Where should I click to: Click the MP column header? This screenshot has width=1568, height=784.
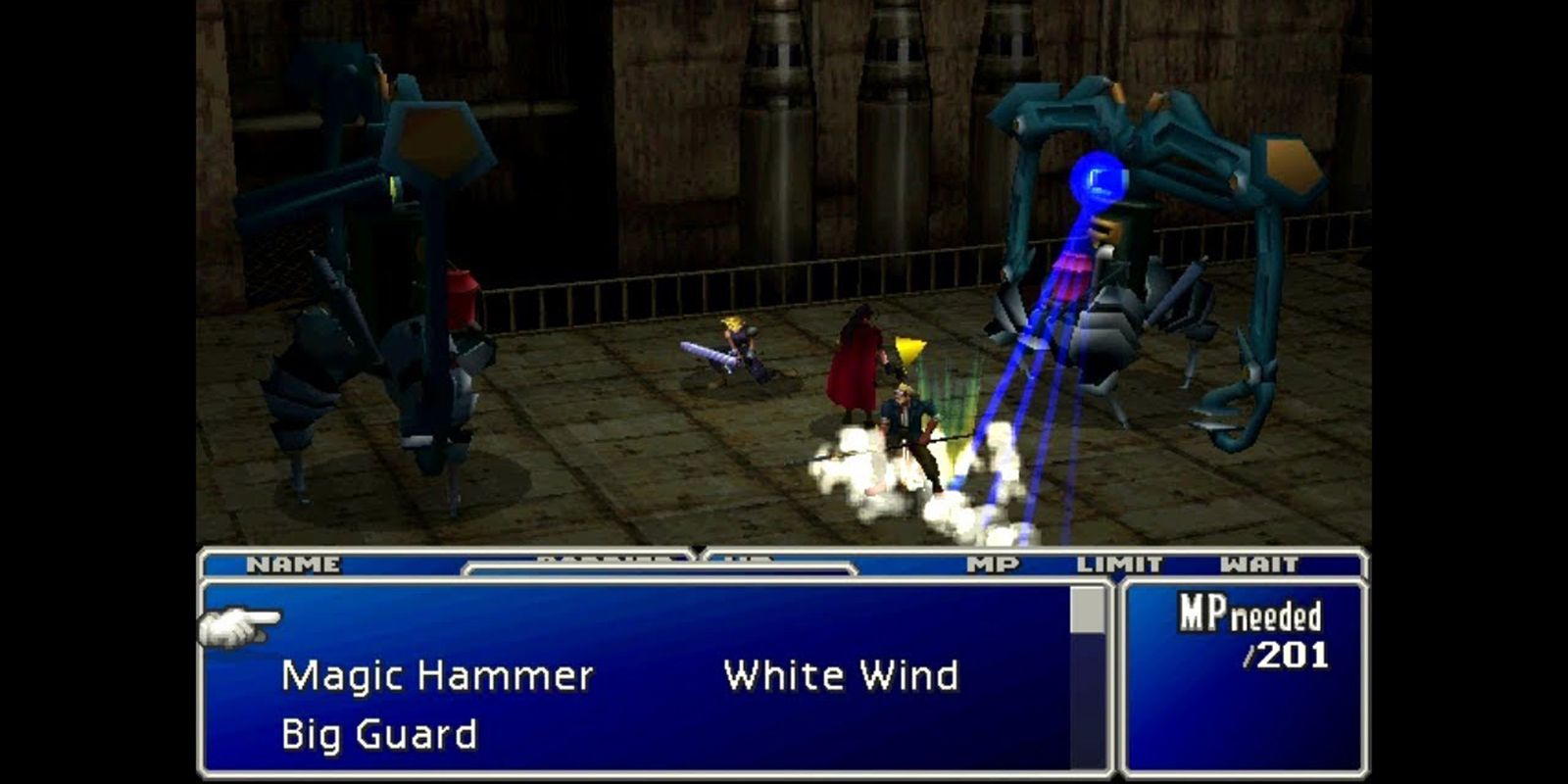993,563
